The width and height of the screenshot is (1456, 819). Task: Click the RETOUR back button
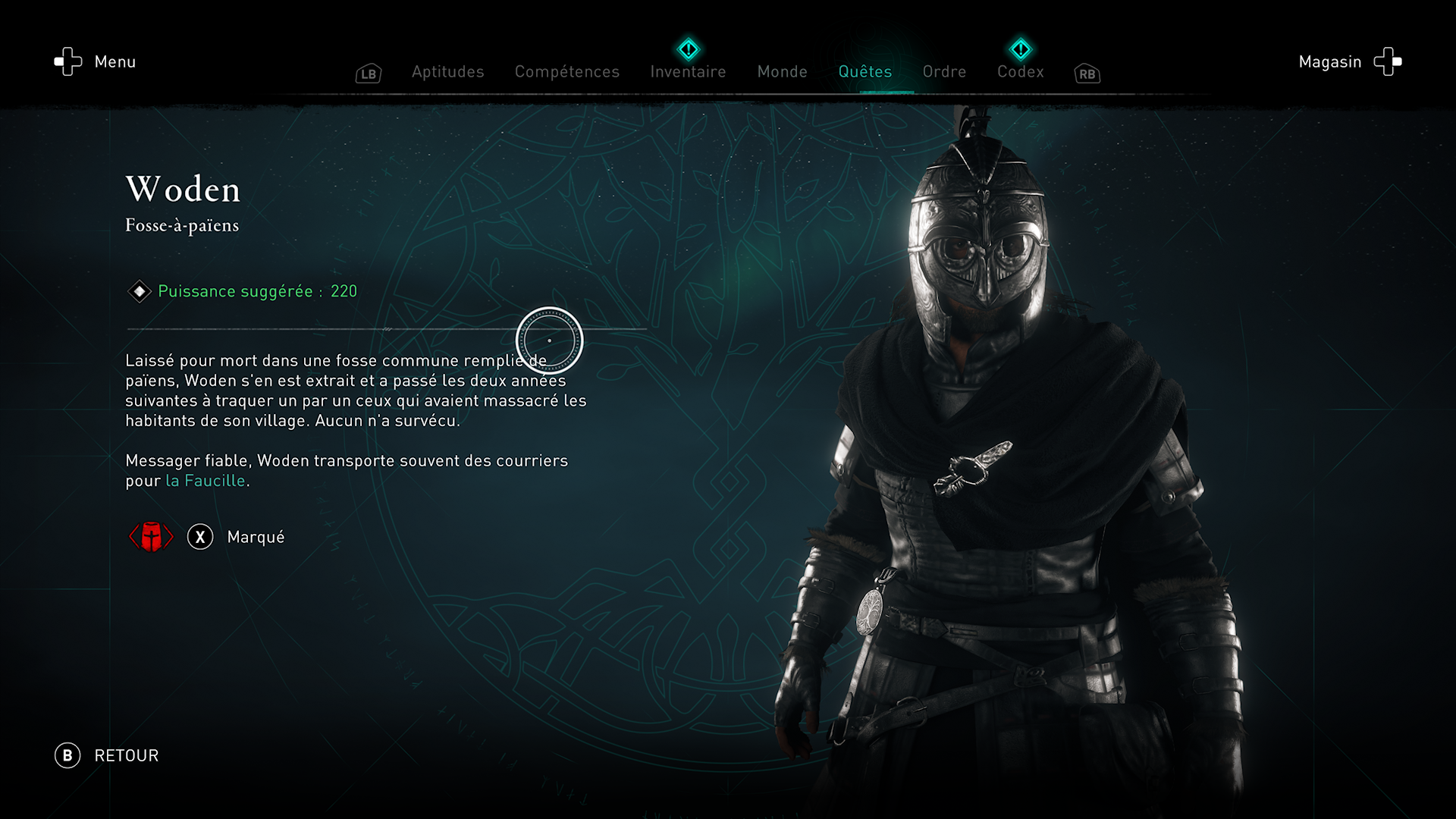pos(107,755)
